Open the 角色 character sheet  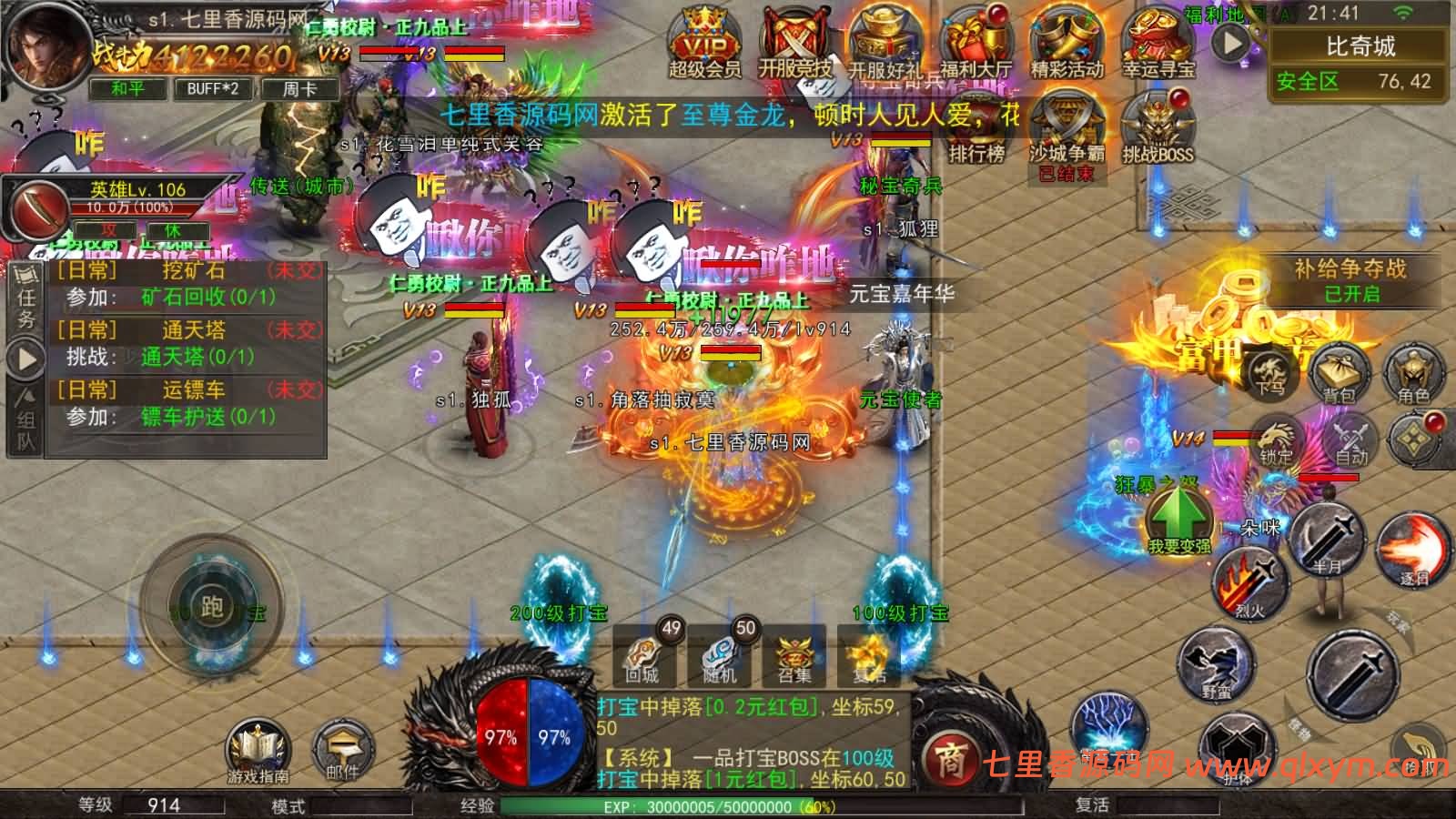coord(1413,372)
